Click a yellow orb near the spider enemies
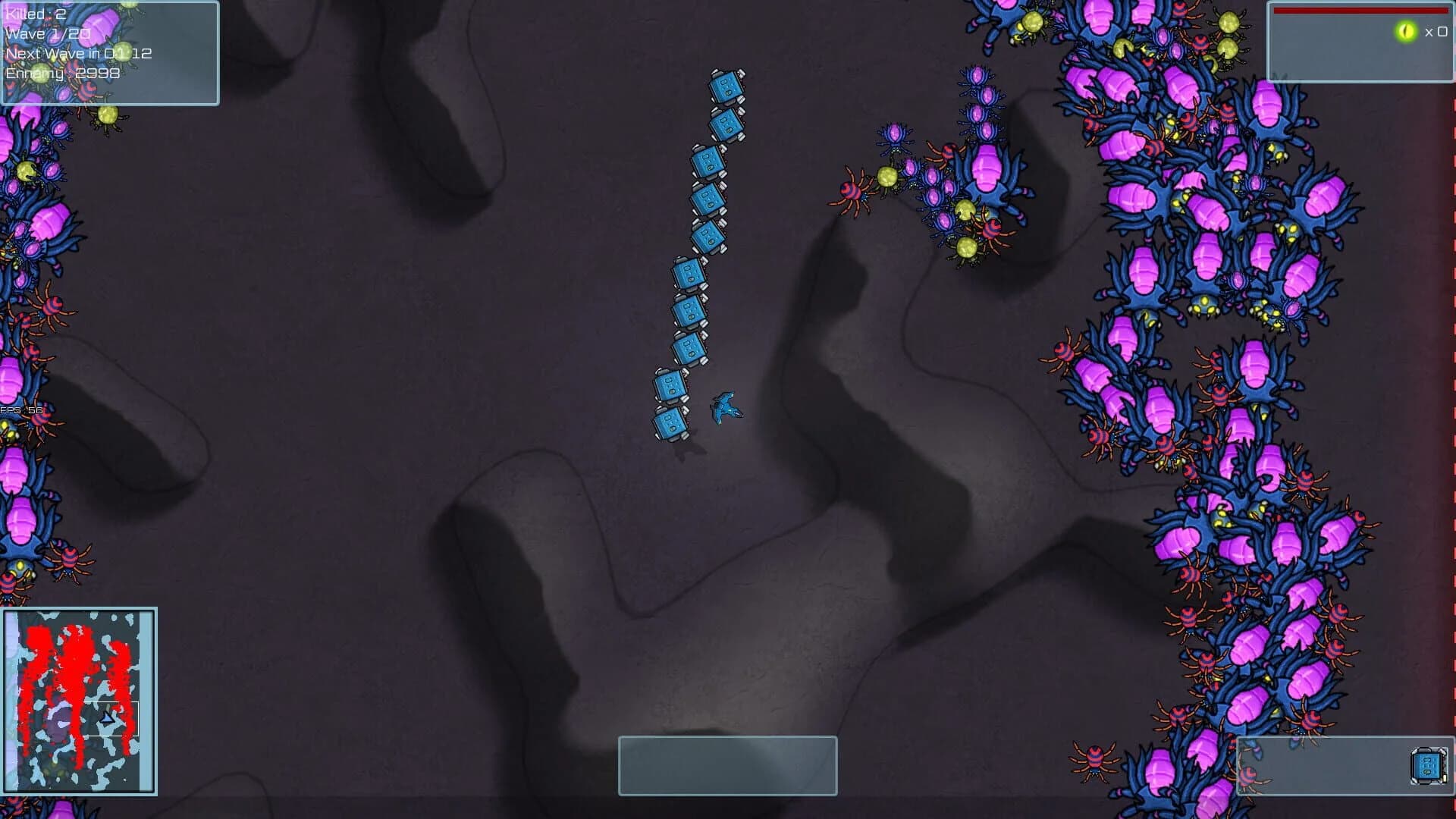 890,177
